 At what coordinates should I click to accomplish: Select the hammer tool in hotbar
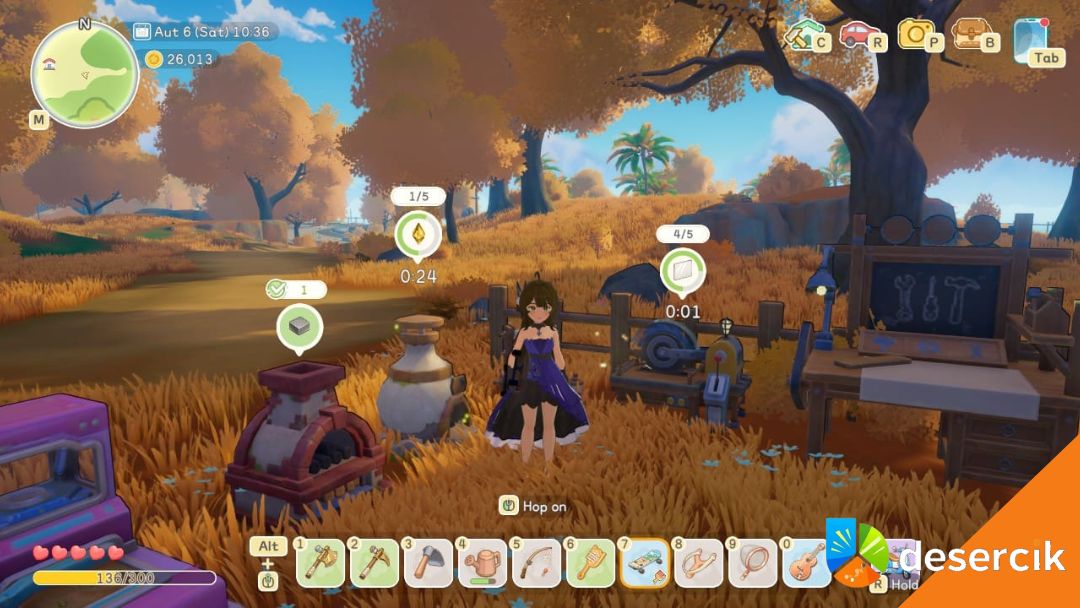click(x=320, y=563)
